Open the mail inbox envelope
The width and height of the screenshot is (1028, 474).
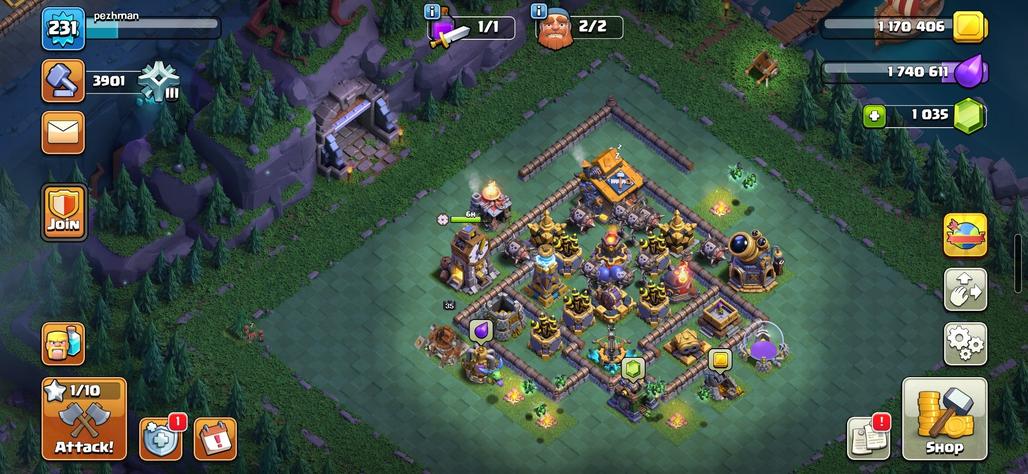tap(63, 132)
